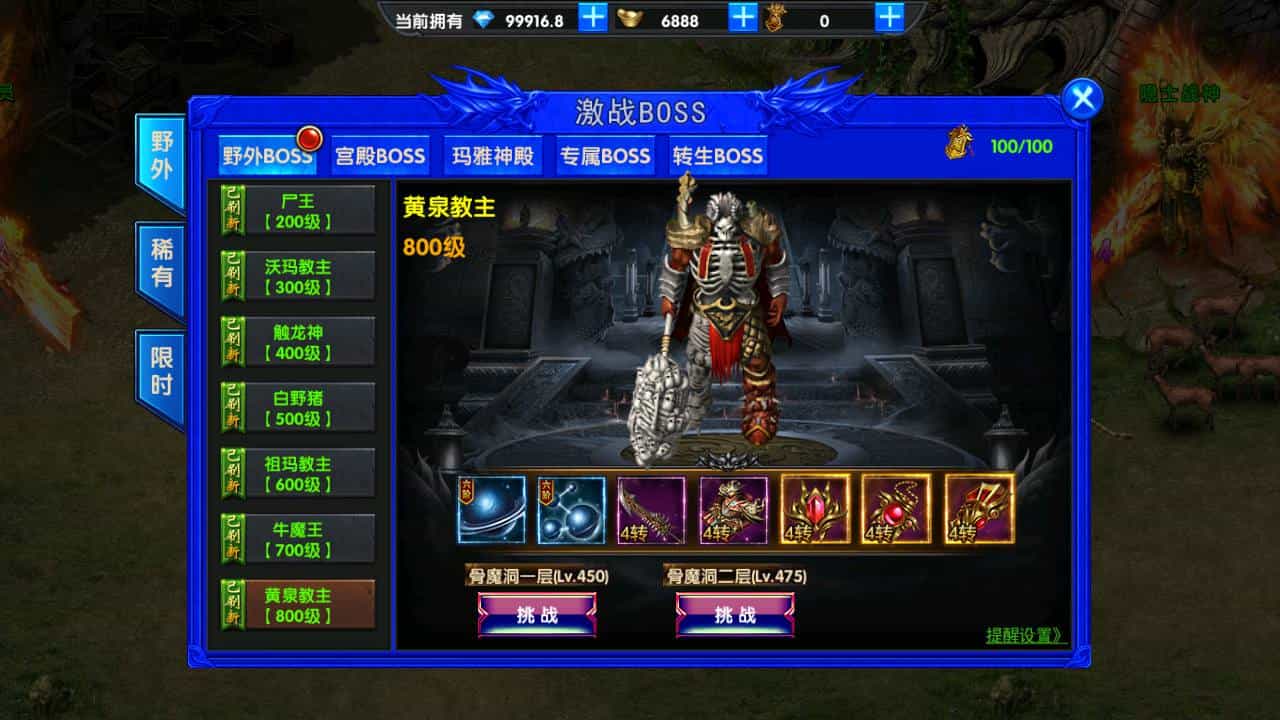
Task: Click the boss token icon beside 100/100
Action: (x=957, y=144)
